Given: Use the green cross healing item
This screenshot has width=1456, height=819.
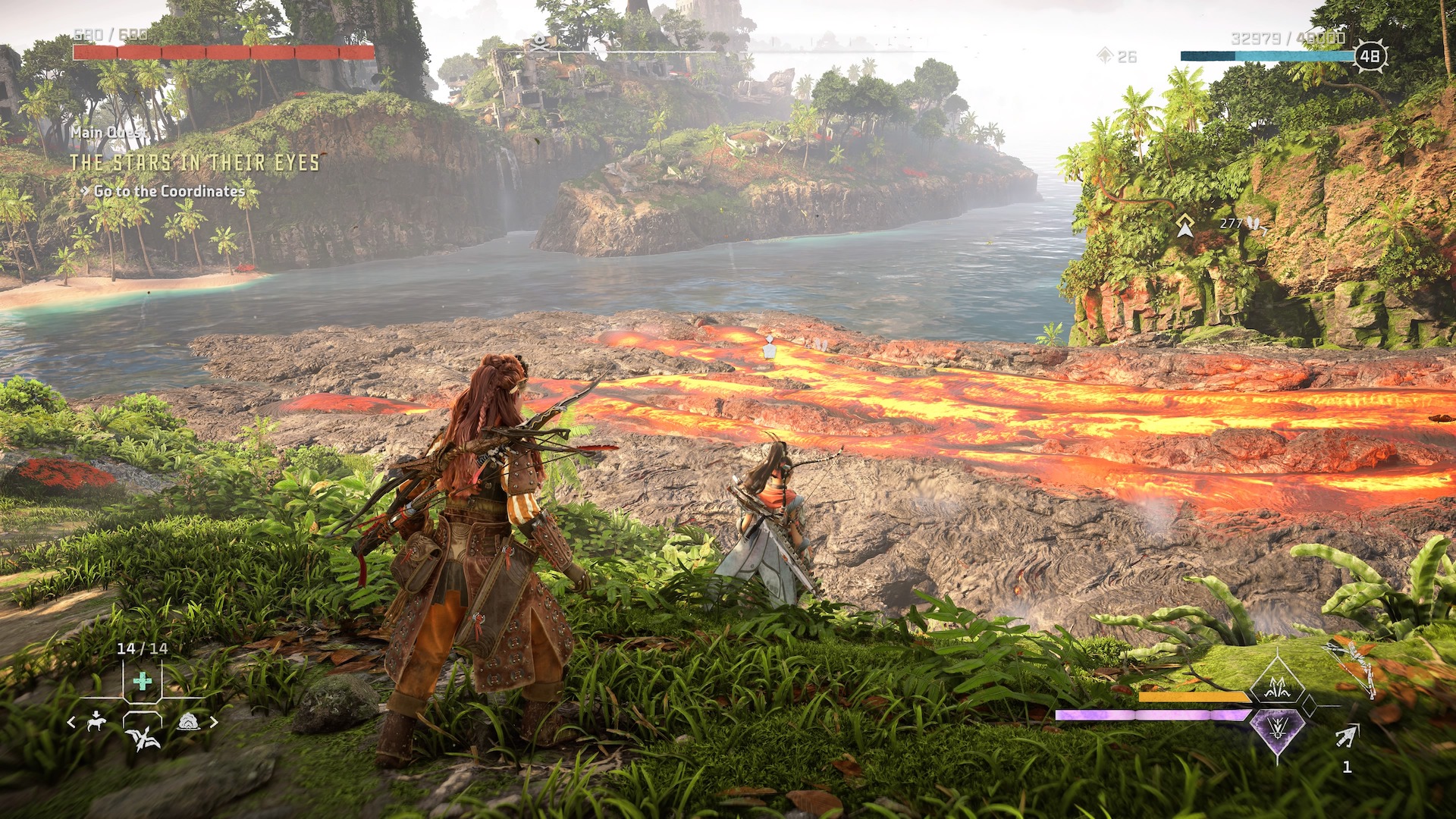Looking at the screenshot, I should tap(142, 681).
